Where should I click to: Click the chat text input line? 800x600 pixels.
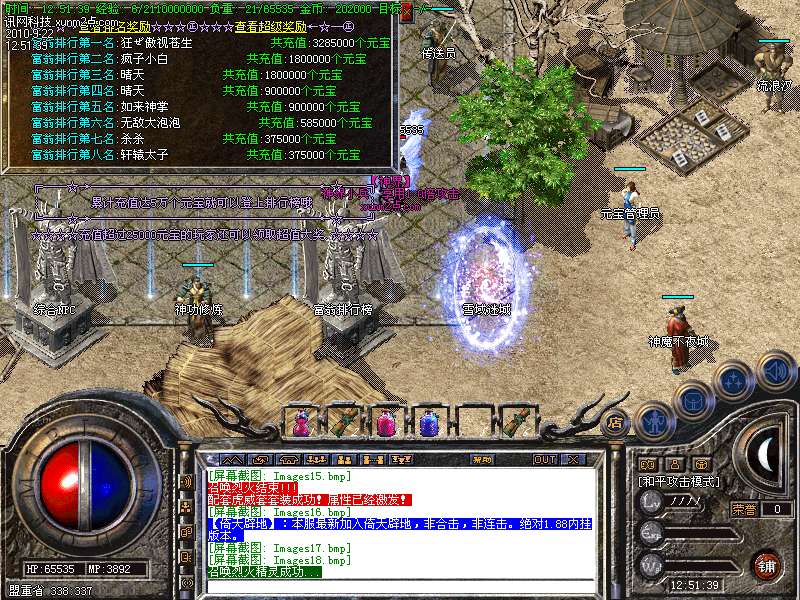pyautogui.click(x=400, y=585)
